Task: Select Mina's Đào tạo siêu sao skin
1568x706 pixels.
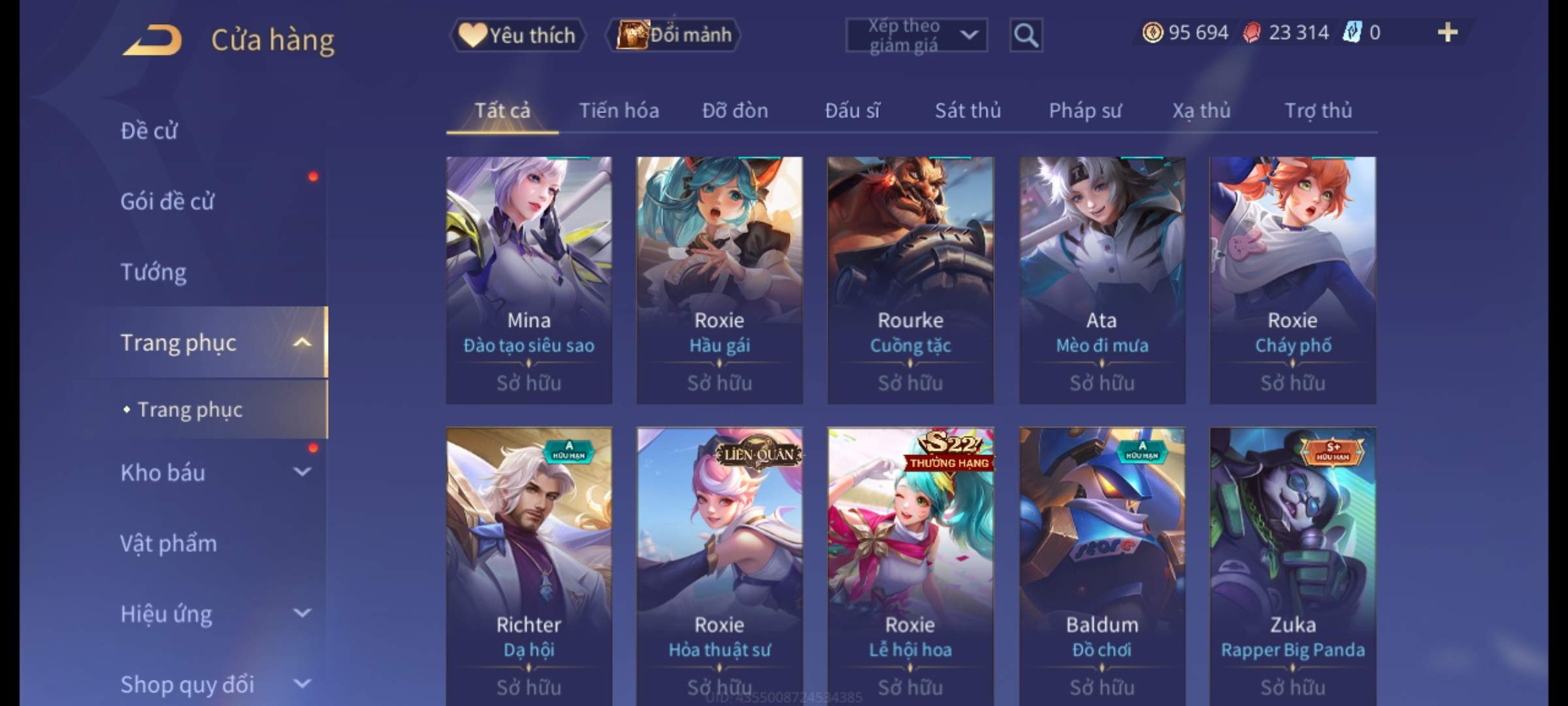Action: pos(529,280)
